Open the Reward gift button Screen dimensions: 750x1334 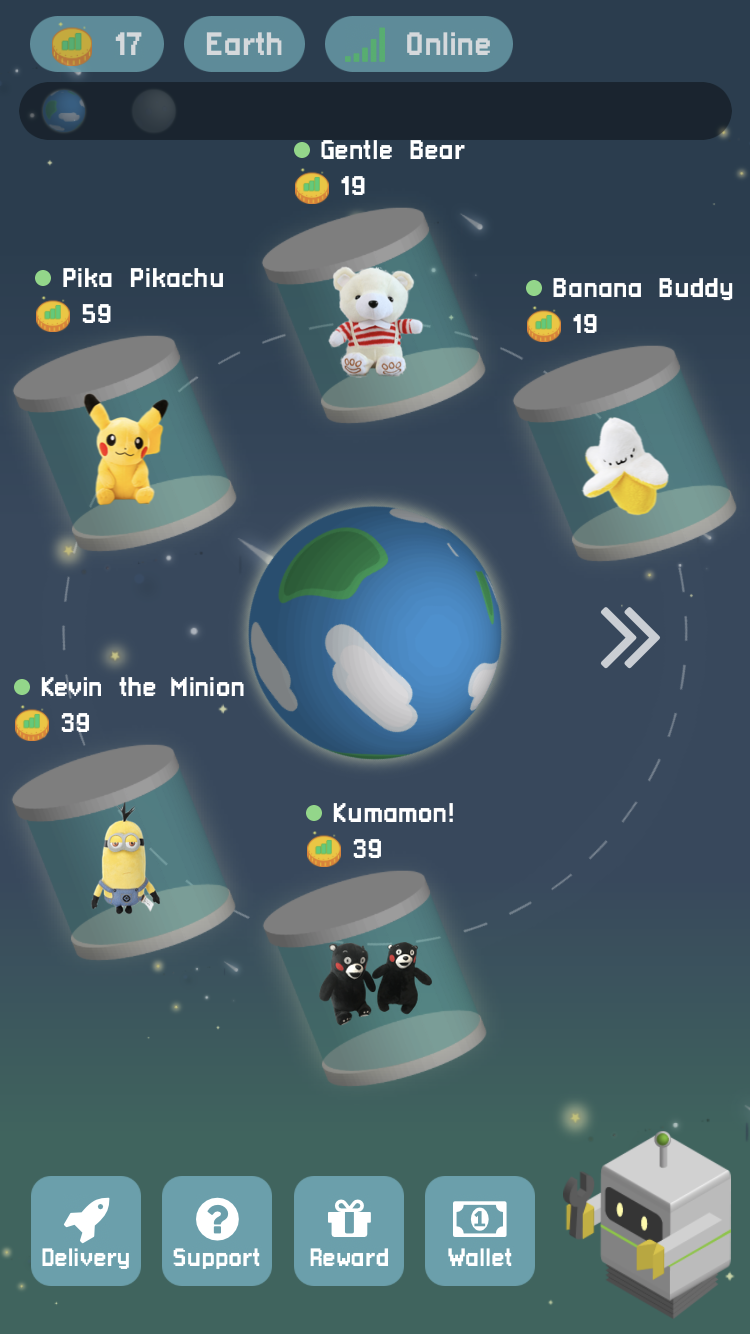349,1230
